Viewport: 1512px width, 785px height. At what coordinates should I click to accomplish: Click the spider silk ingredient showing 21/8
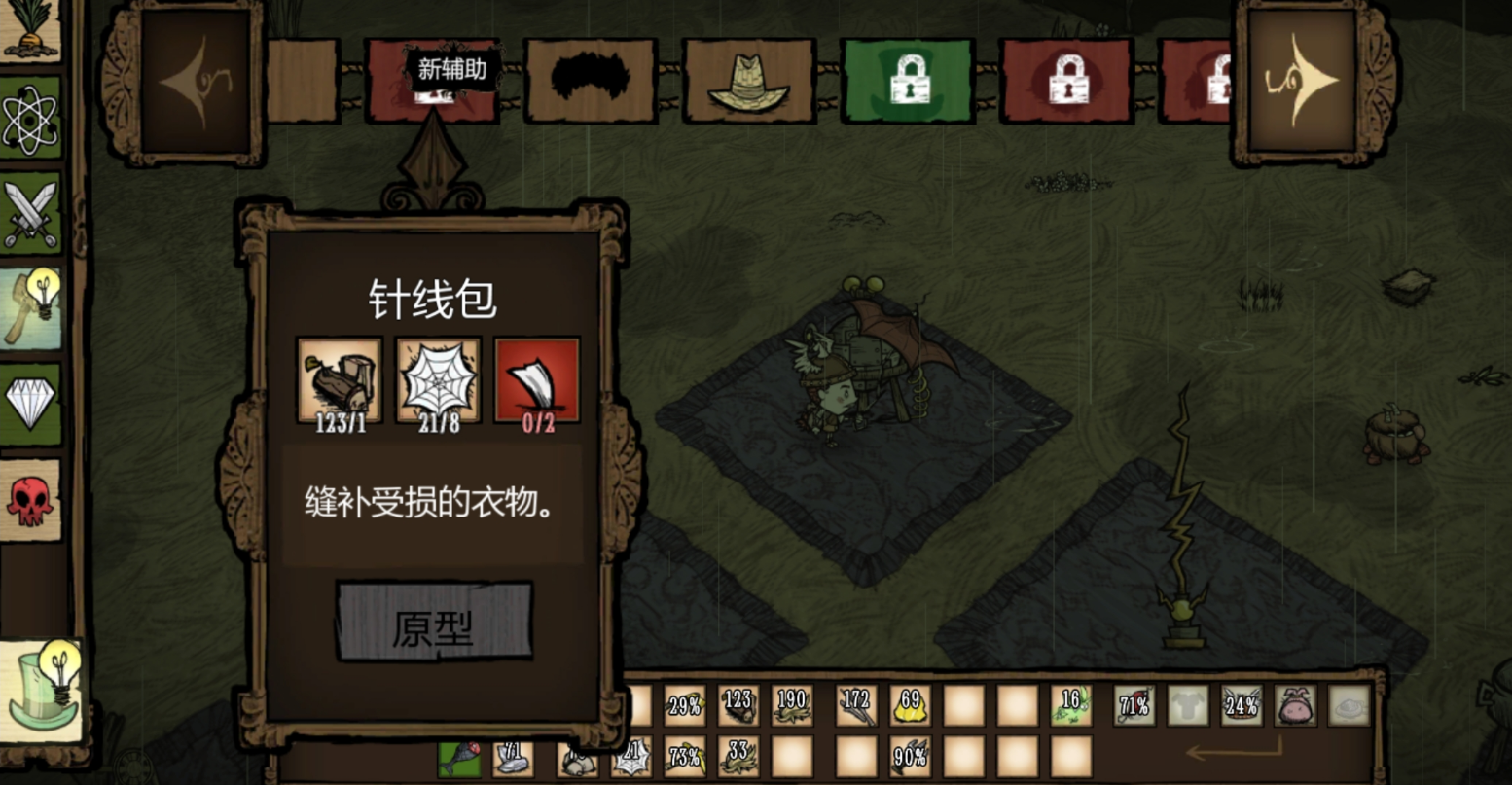(x=439, y=379)
